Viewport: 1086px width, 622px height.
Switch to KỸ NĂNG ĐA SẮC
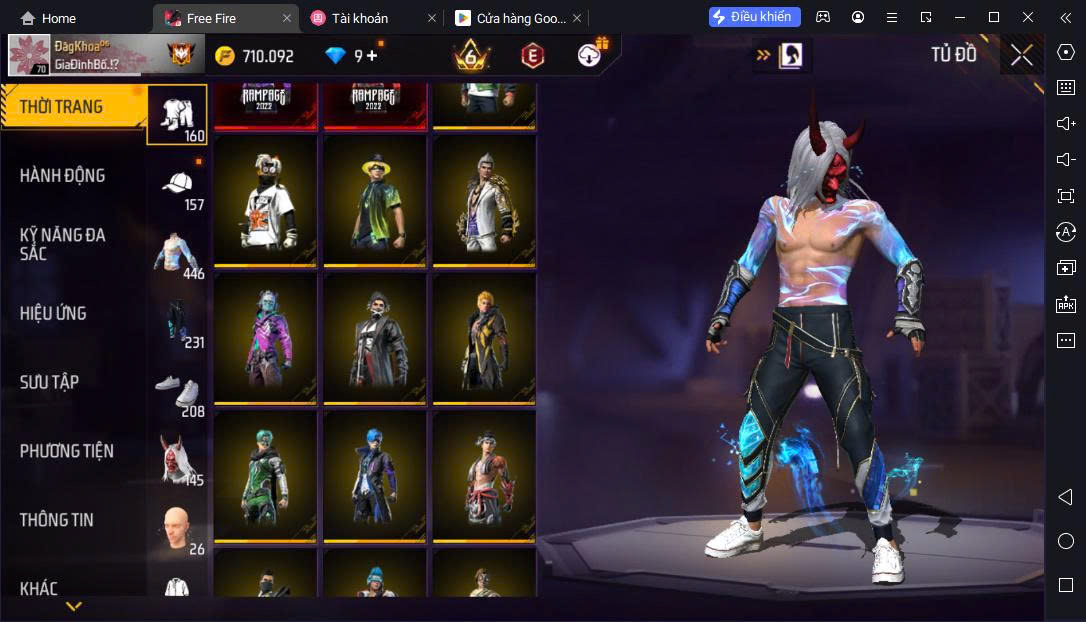[62, 244]
